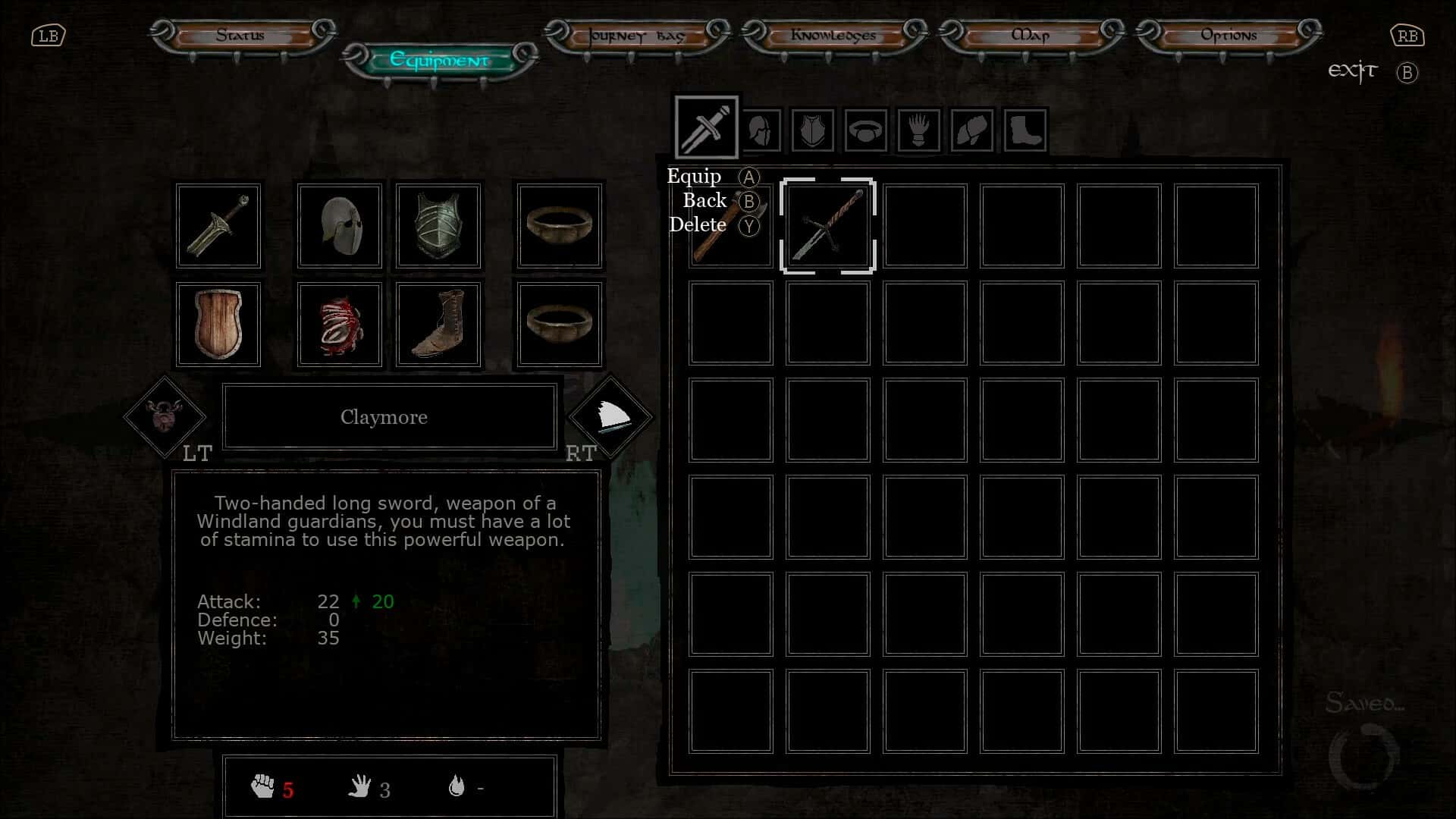Viewport: 1456px width, 819px height.
Task: Click the RB shoulder button indicator
Action: click(x=1407, y=35)
